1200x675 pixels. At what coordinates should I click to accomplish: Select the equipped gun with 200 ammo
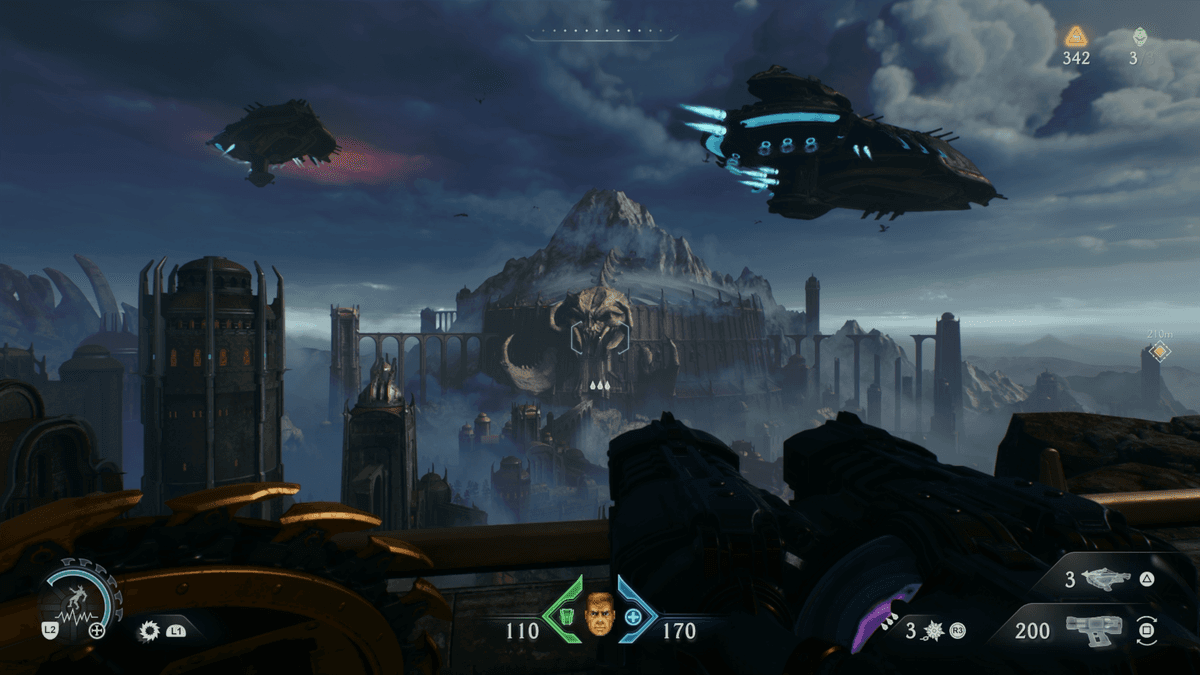(1093, 629)
